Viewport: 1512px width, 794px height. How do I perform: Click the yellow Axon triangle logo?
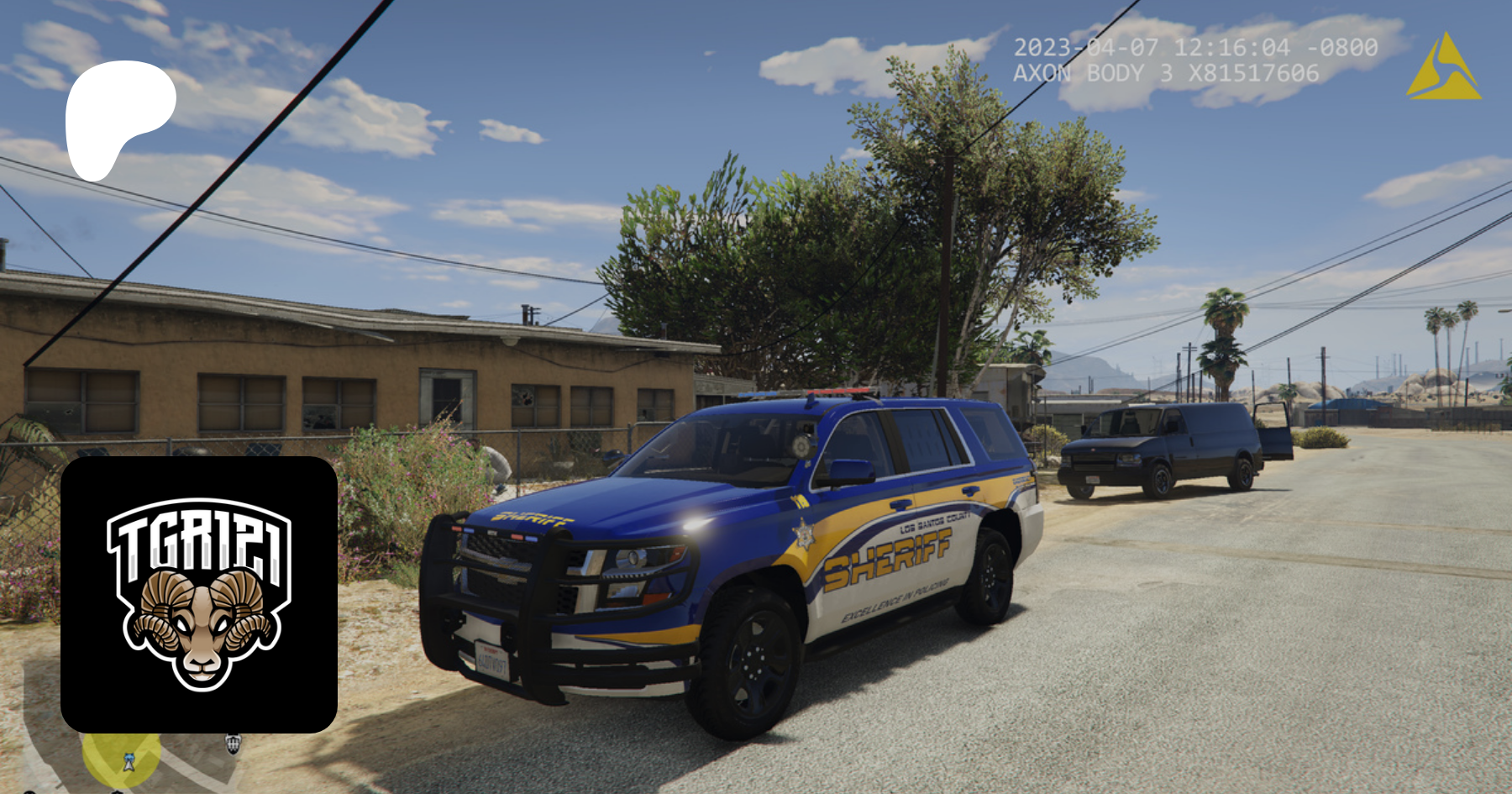point(1444,67)
